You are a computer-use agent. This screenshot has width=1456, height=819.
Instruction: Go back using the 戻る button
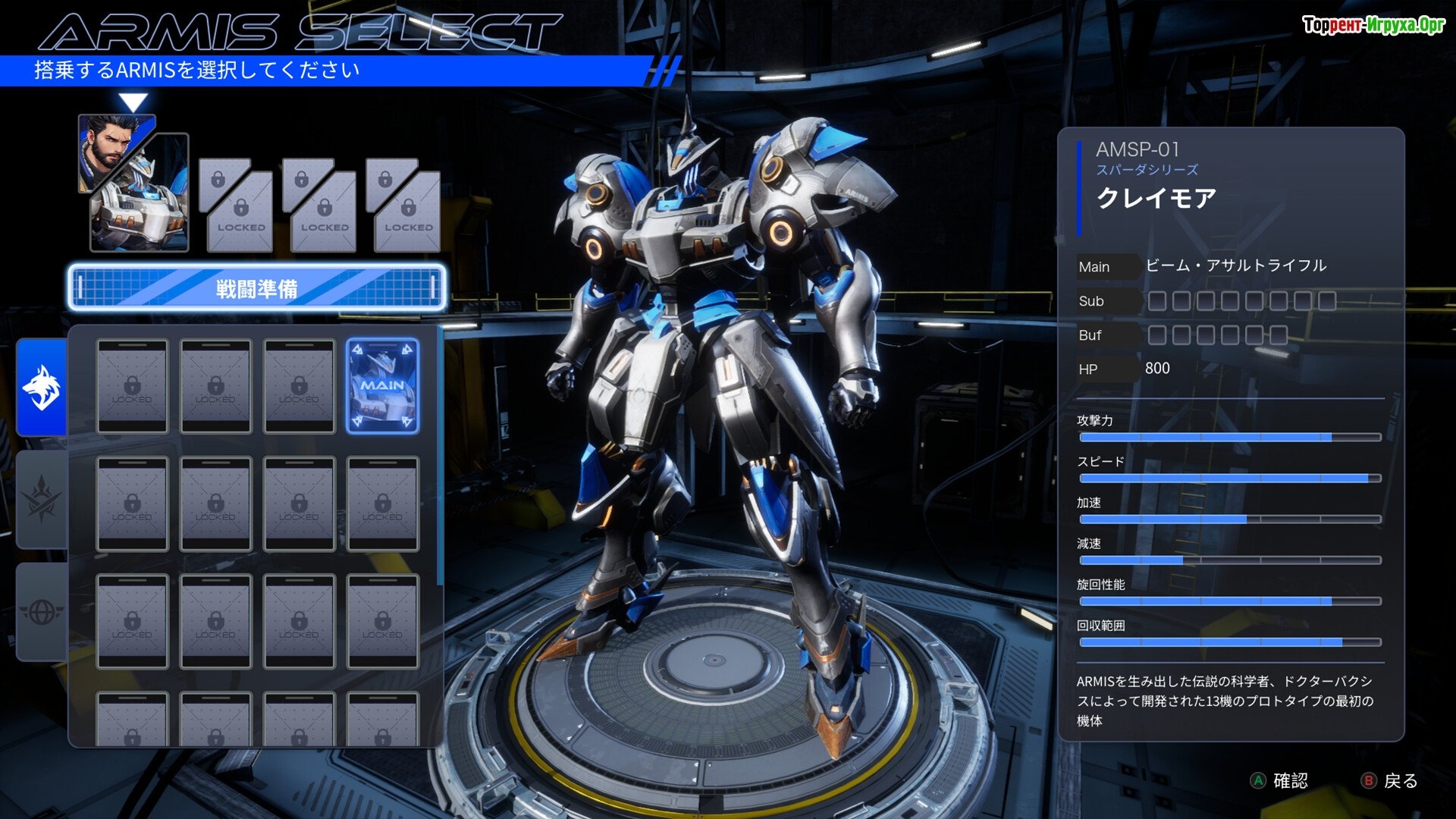(x=1390, y=780)
